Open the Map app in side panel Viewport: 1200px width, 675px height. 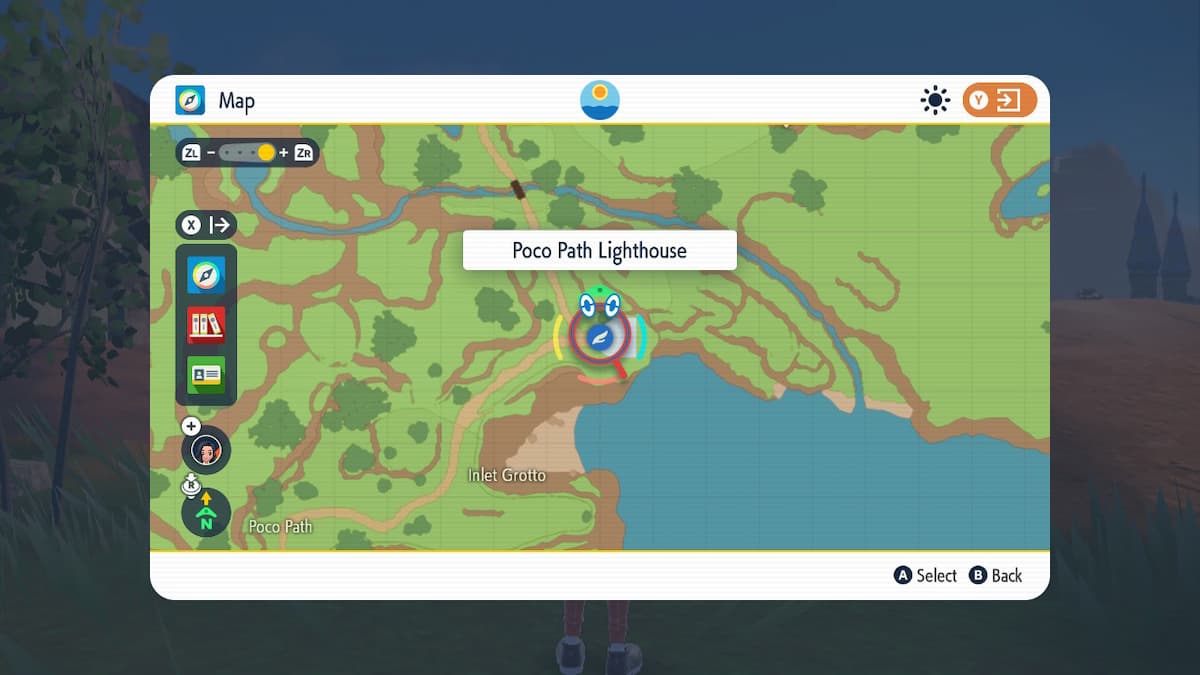[x=206, y=275]
